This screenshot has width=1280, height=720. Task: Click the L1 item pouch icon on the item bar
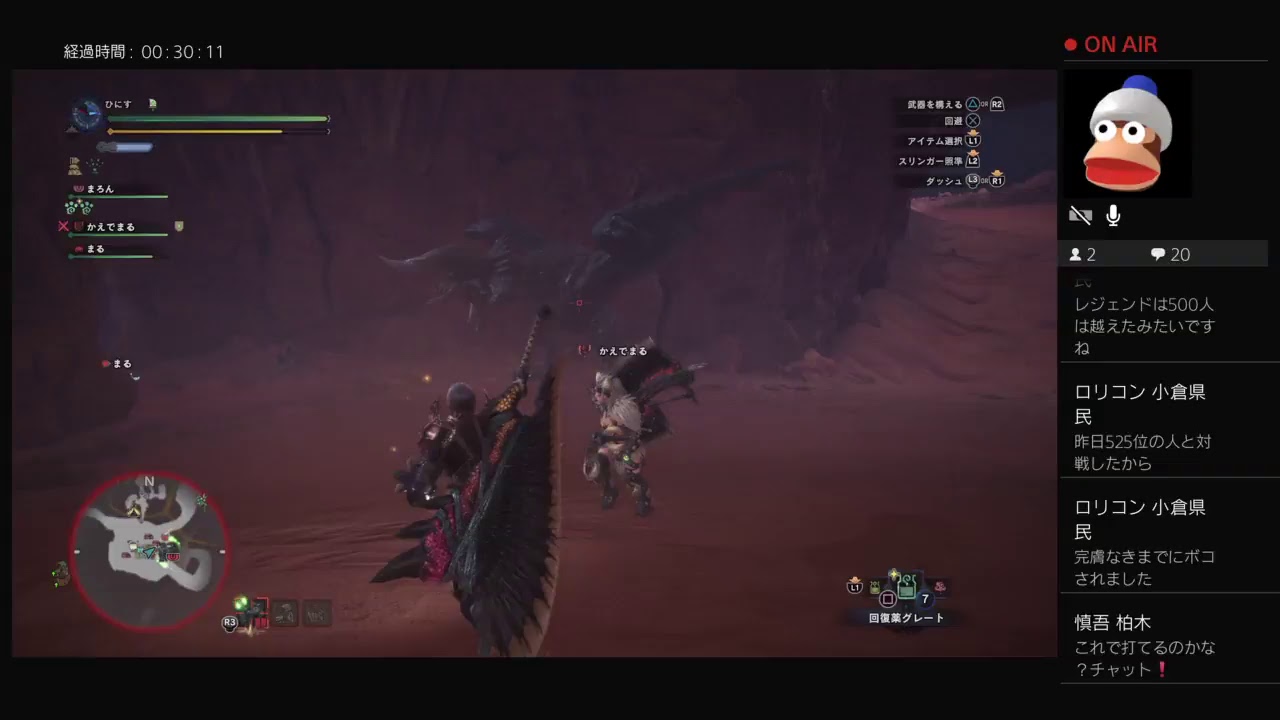854,587
